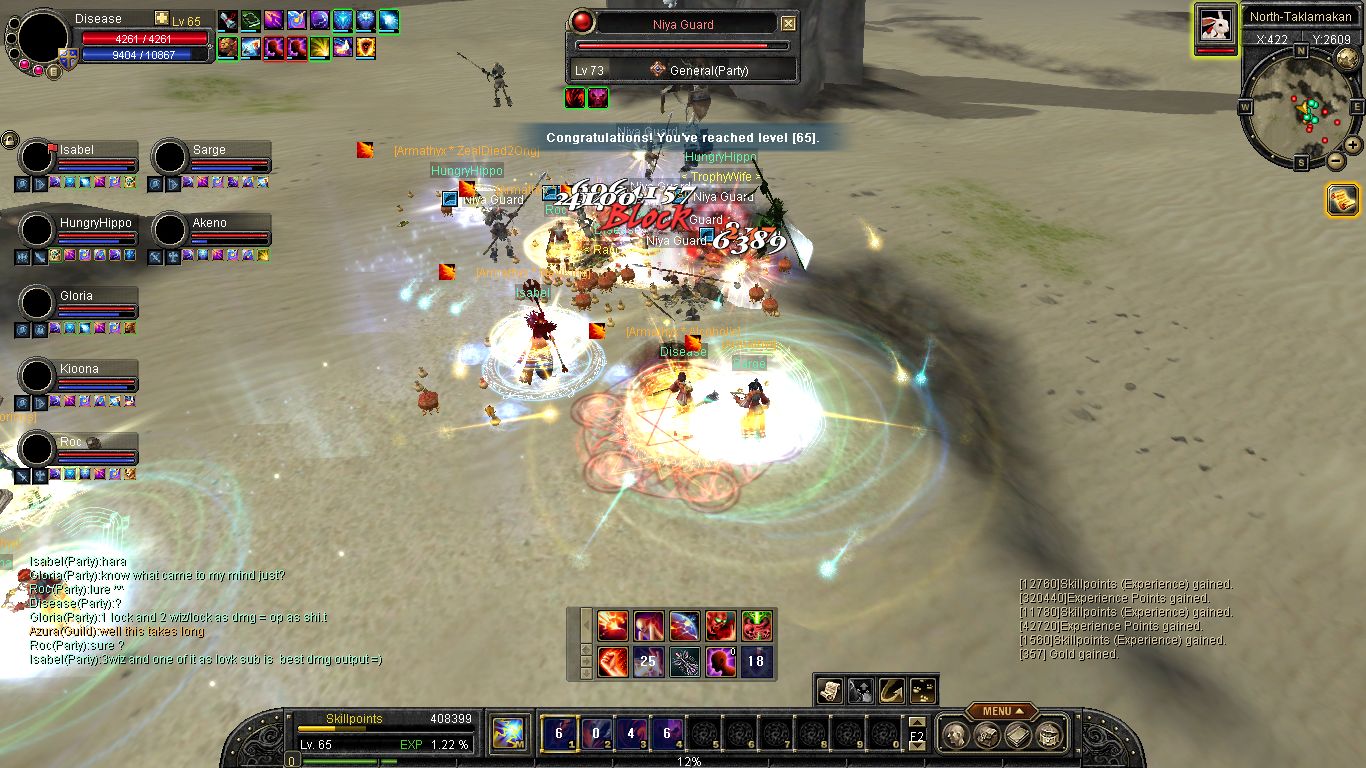1366x768 pixels.
Task: Open the character face menu icon
Action: point(953,735)
